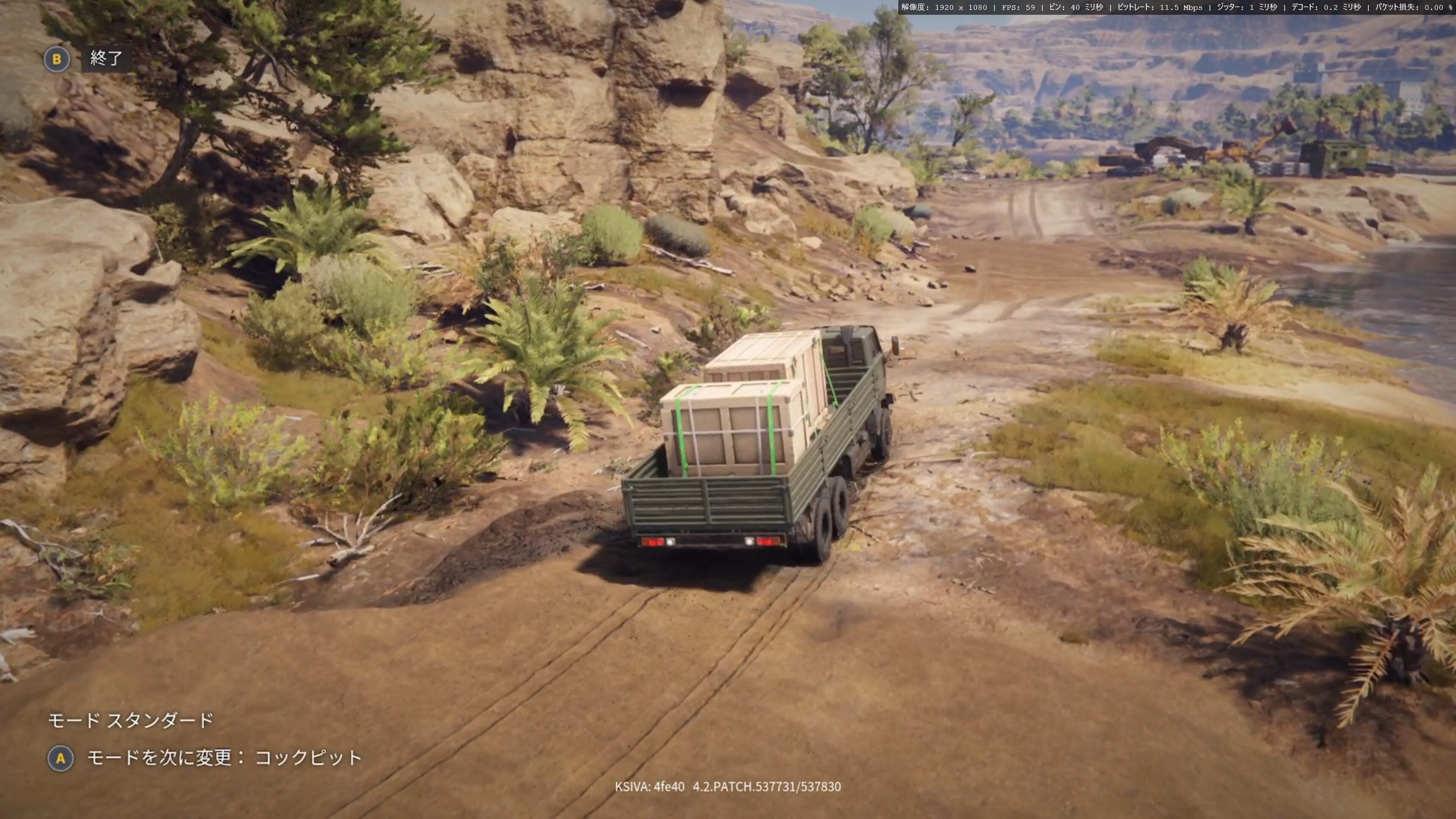Viewport: 1456px width, 819px height.
Task: Choose モードを次に変更: コックピット option
Action: 224,758
